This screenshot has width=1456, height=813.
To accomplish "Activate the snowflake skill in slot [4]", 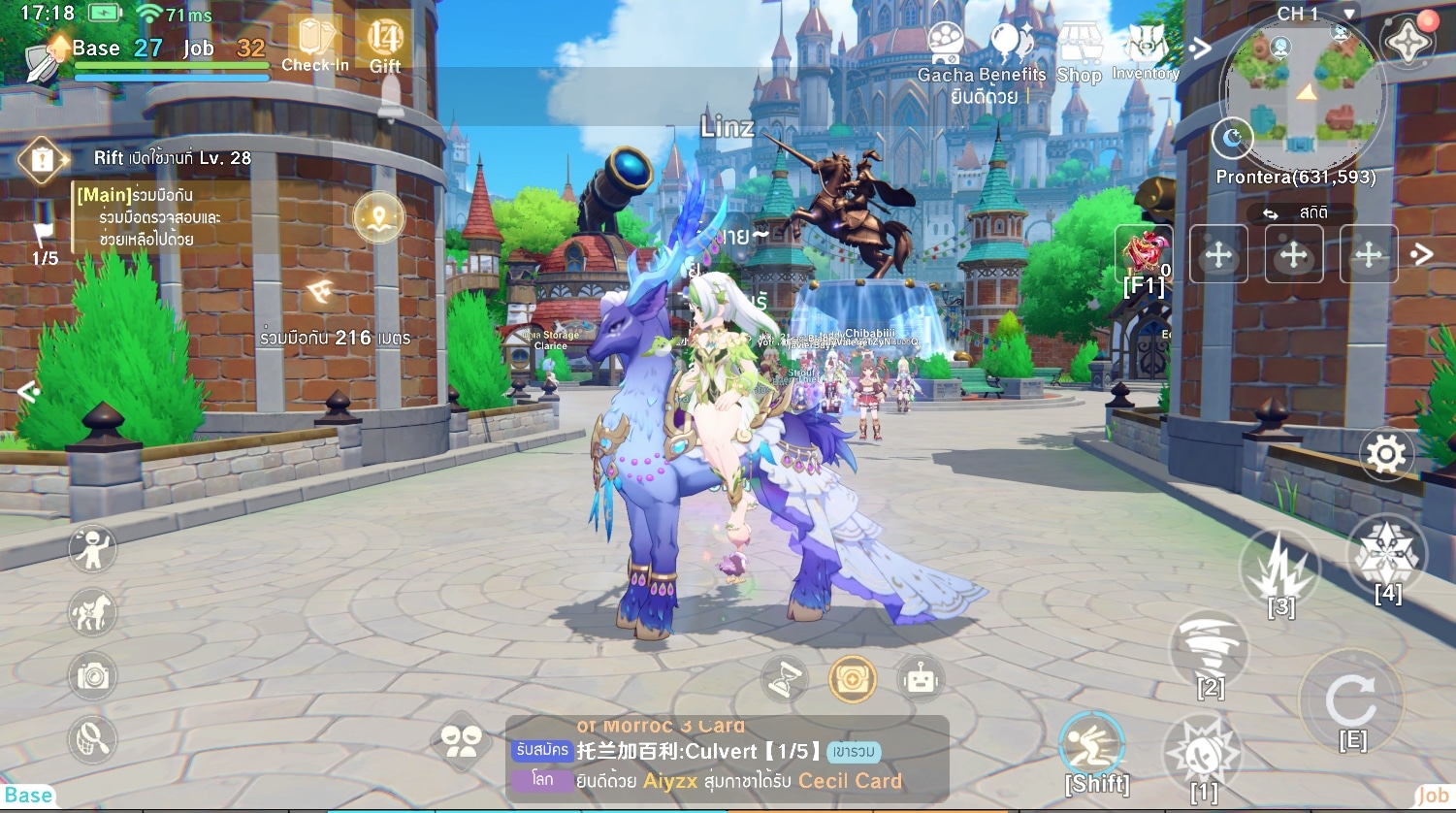I will pyautogui.click(x=1387, y=556).
